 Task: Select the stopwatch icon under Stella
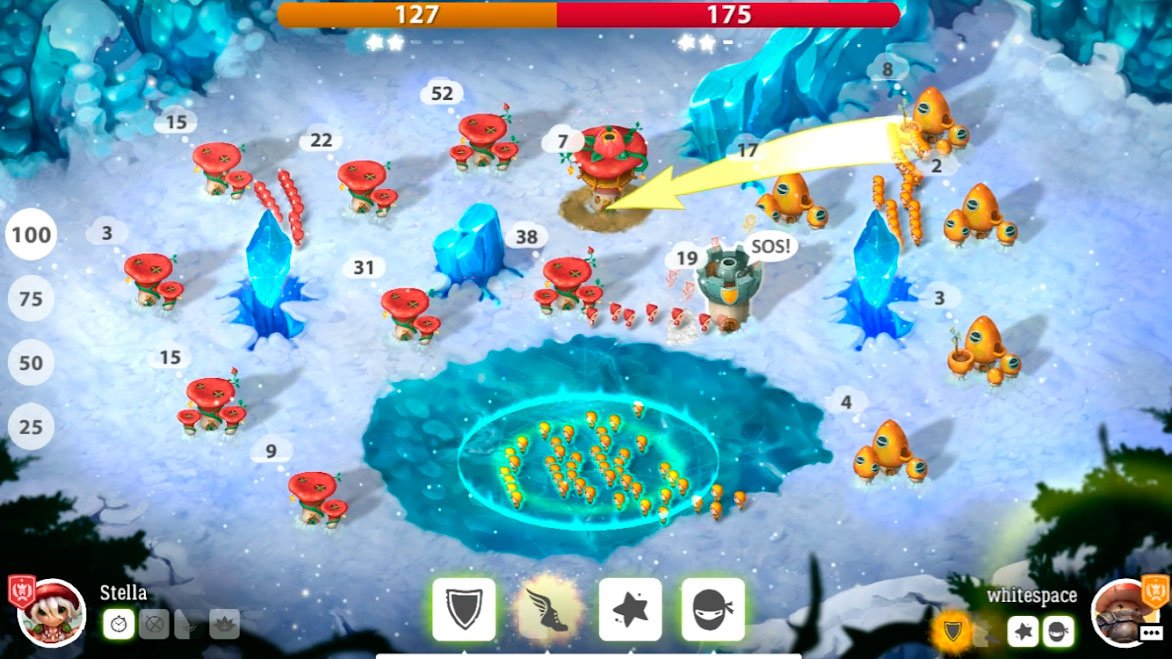point(118,625)
